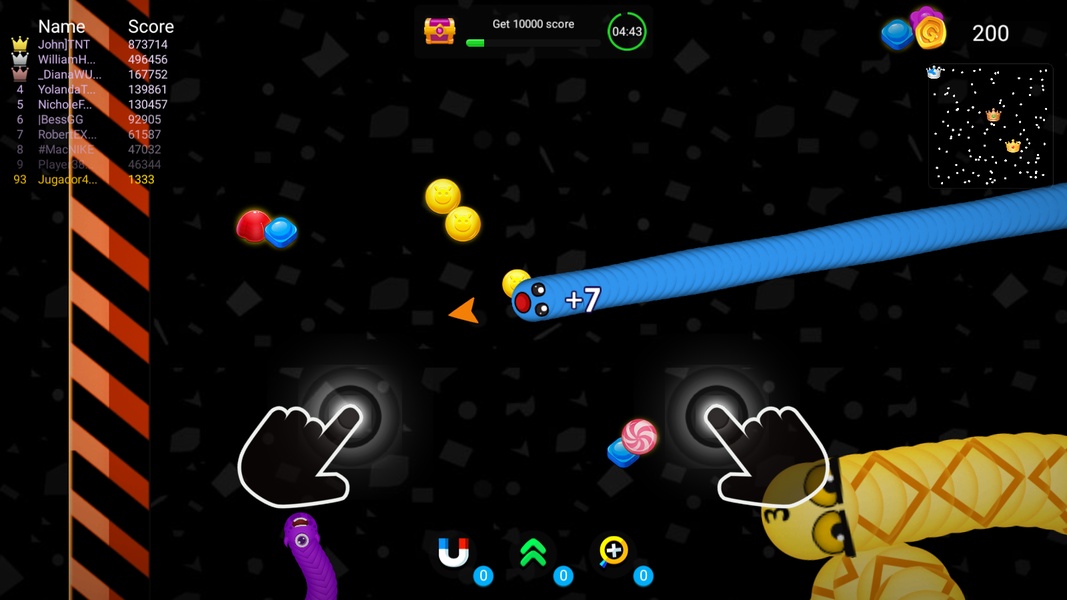Select John|TNT on the leaderboard
1067x600 pixels.
click(64, 45)
